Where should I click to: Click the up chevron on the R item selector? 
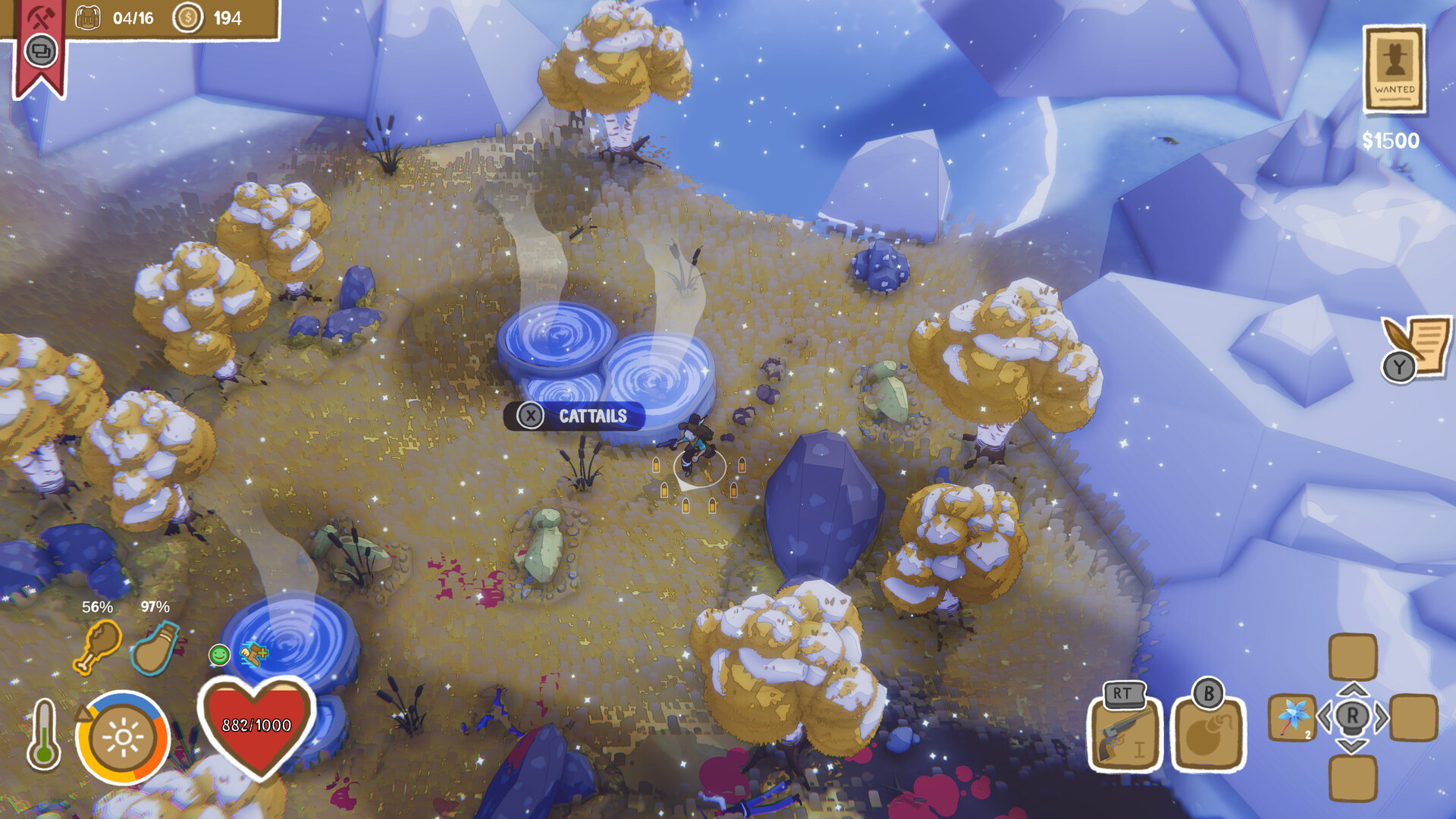[x=1353, y=690]
